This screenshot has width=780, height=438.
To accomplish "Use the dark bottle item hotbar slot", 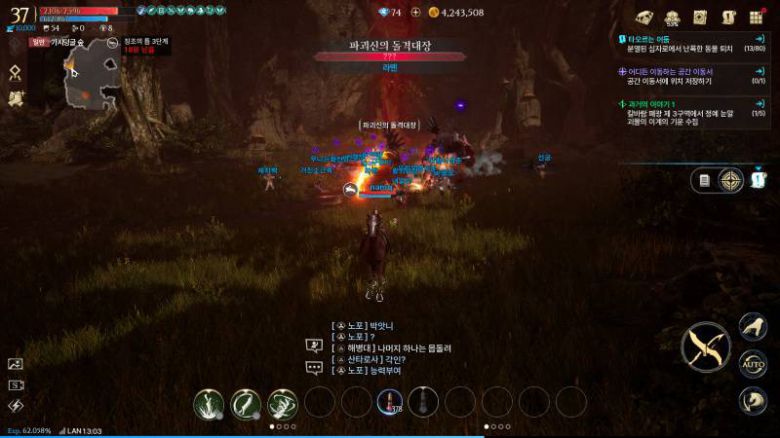I will 423,402.
